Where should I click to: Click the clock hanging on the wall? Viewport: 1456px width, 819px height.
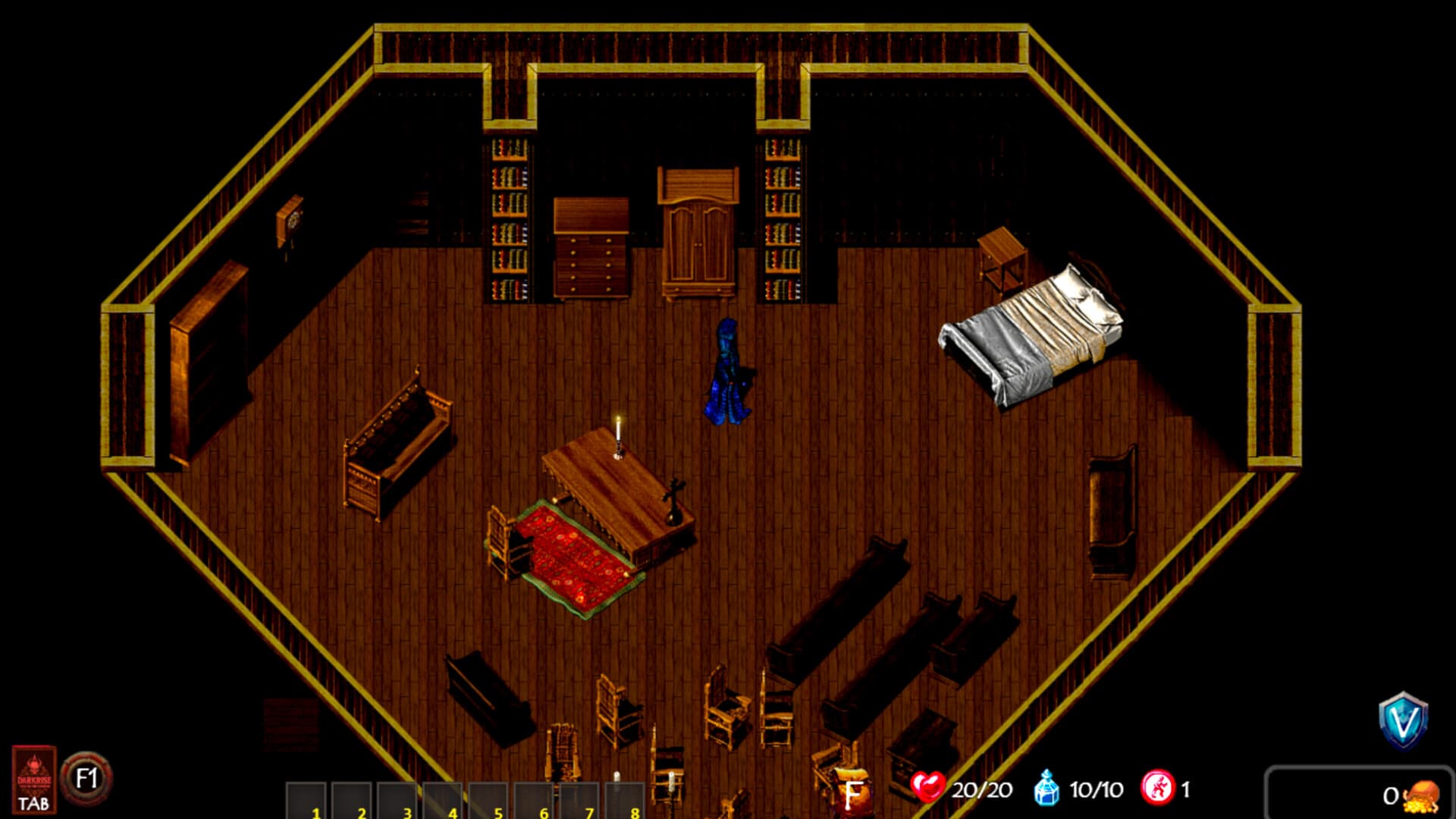[x=291, y=221]
